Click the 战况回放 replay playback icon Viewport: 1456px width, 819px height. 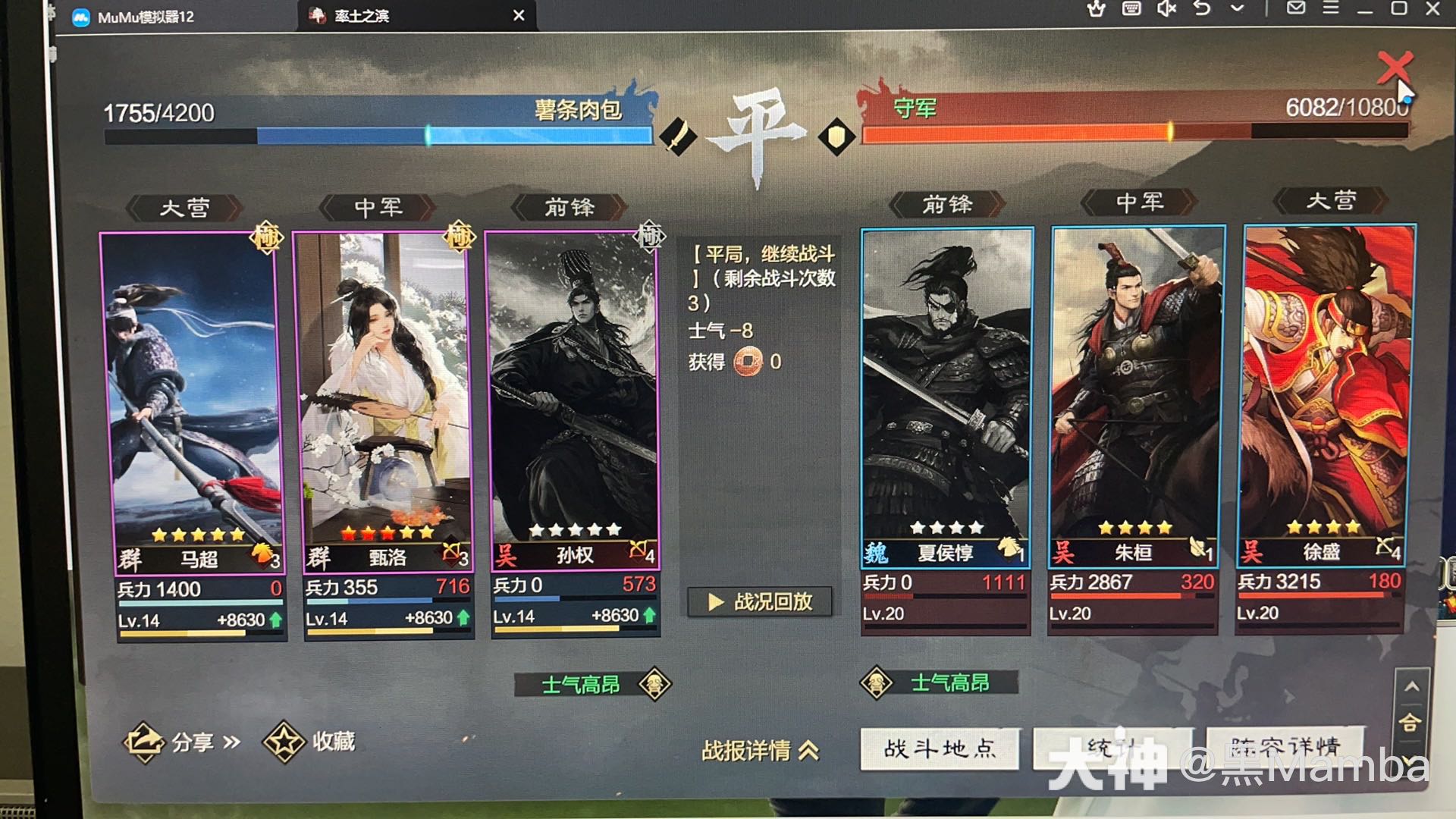(759, 601)
